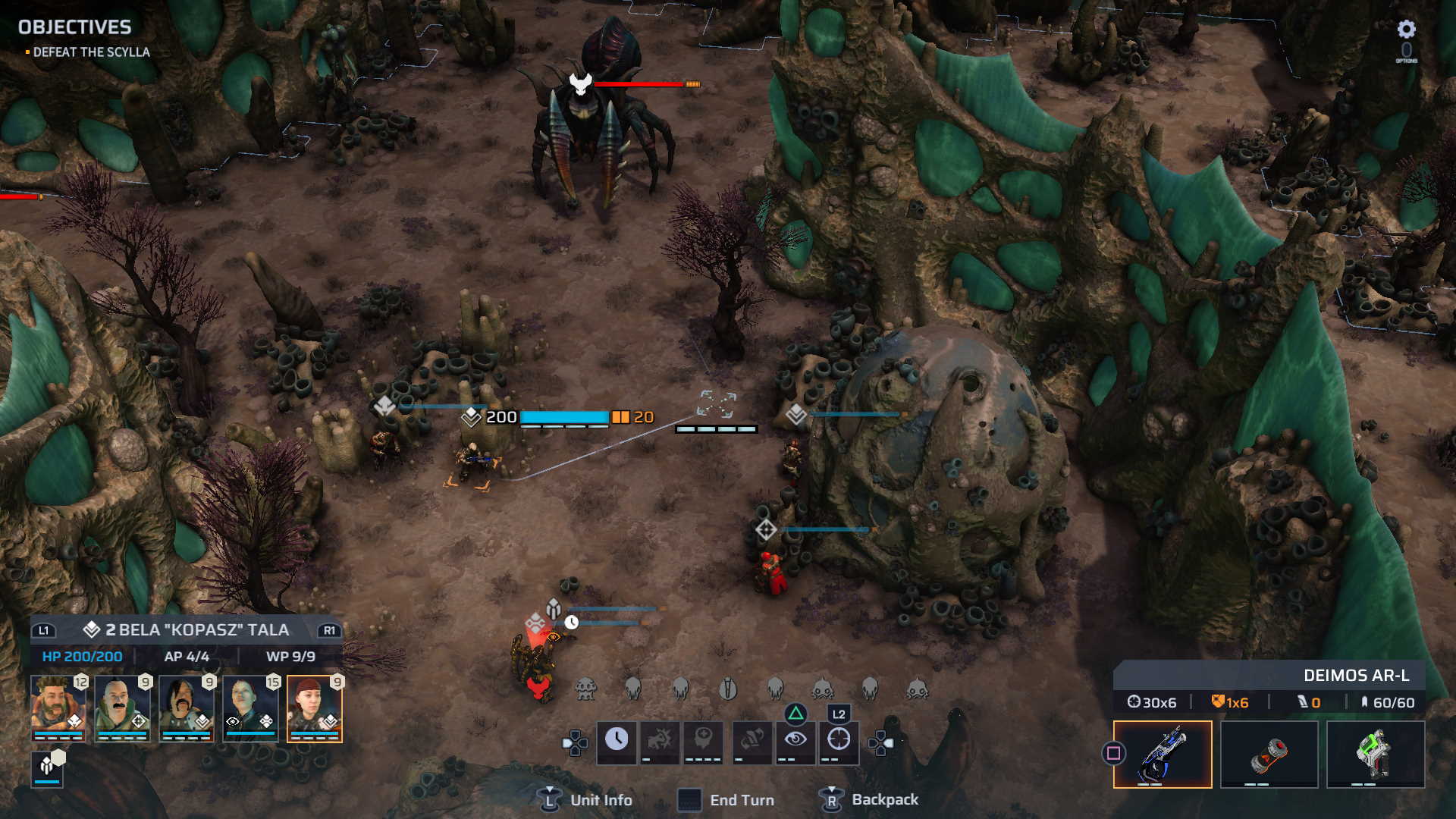The height and width of the screenshot is (819, 1456).
Task: Click the Scylla's red health bar
Action: (x=639, y=85)
